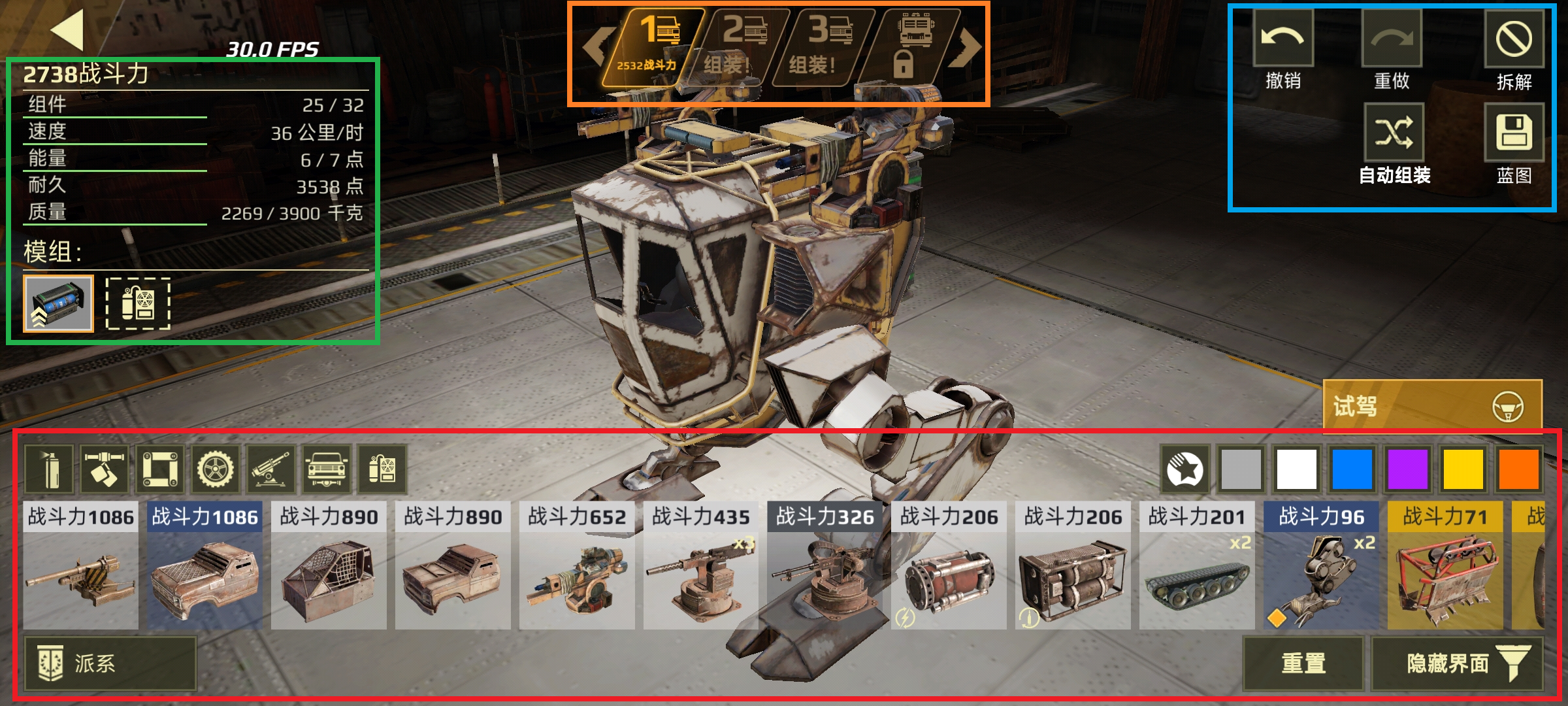Filter parts by wheel category
The width and height of the screenshot is (1568, 706).
pos(215,469)
